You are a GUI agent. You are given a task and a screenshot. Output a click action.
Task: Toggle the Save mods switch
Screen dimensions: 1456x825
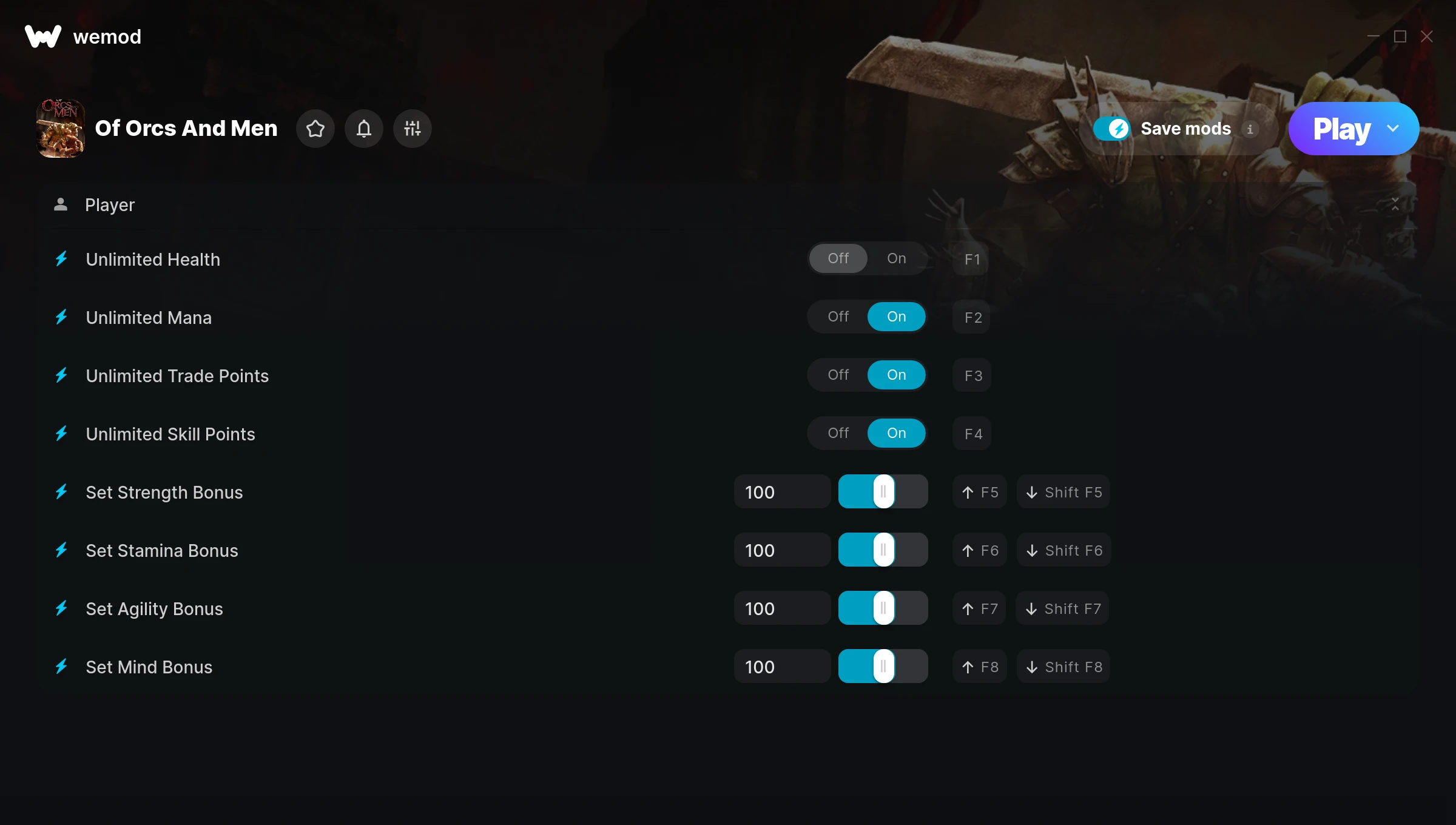1111,129
